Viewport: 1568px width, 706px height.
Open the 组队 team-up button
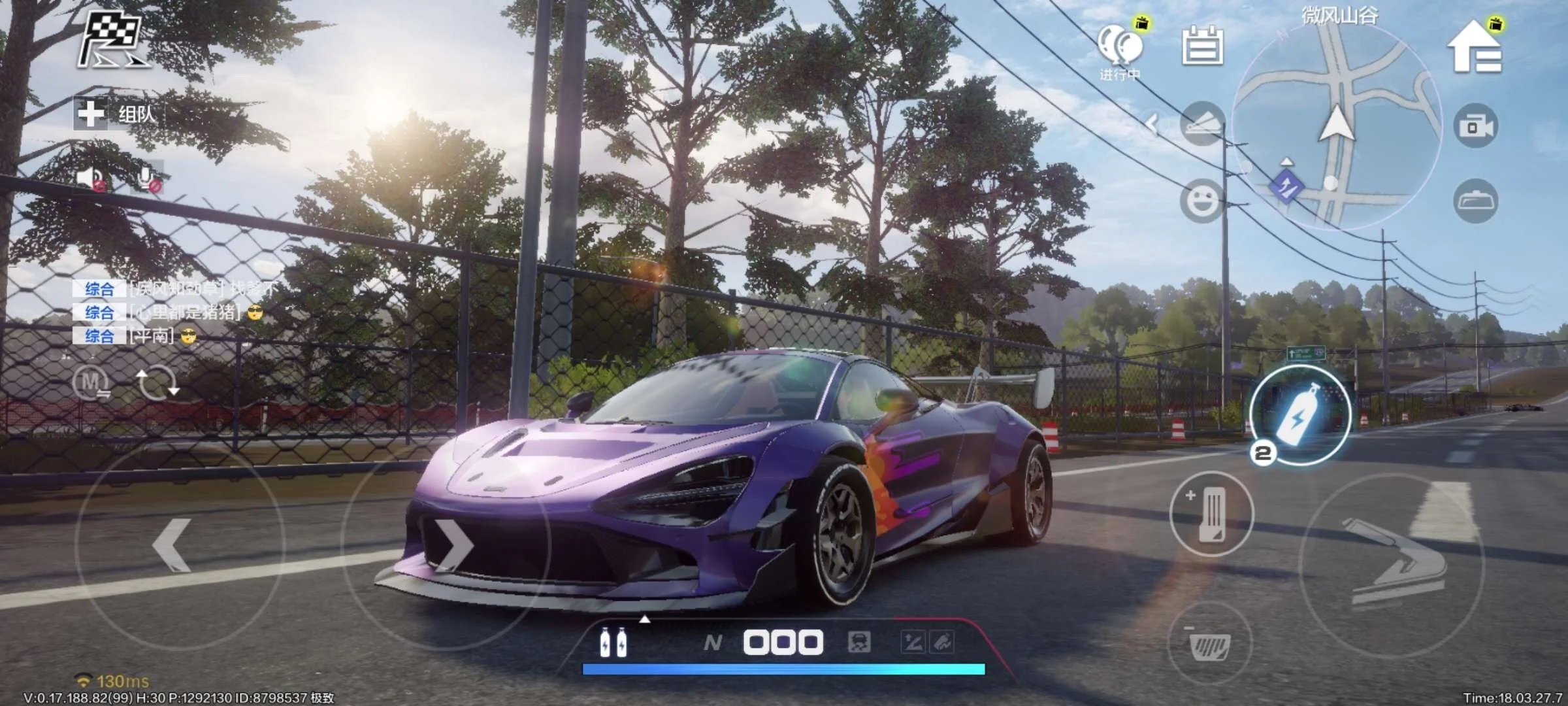pos(116,114)
